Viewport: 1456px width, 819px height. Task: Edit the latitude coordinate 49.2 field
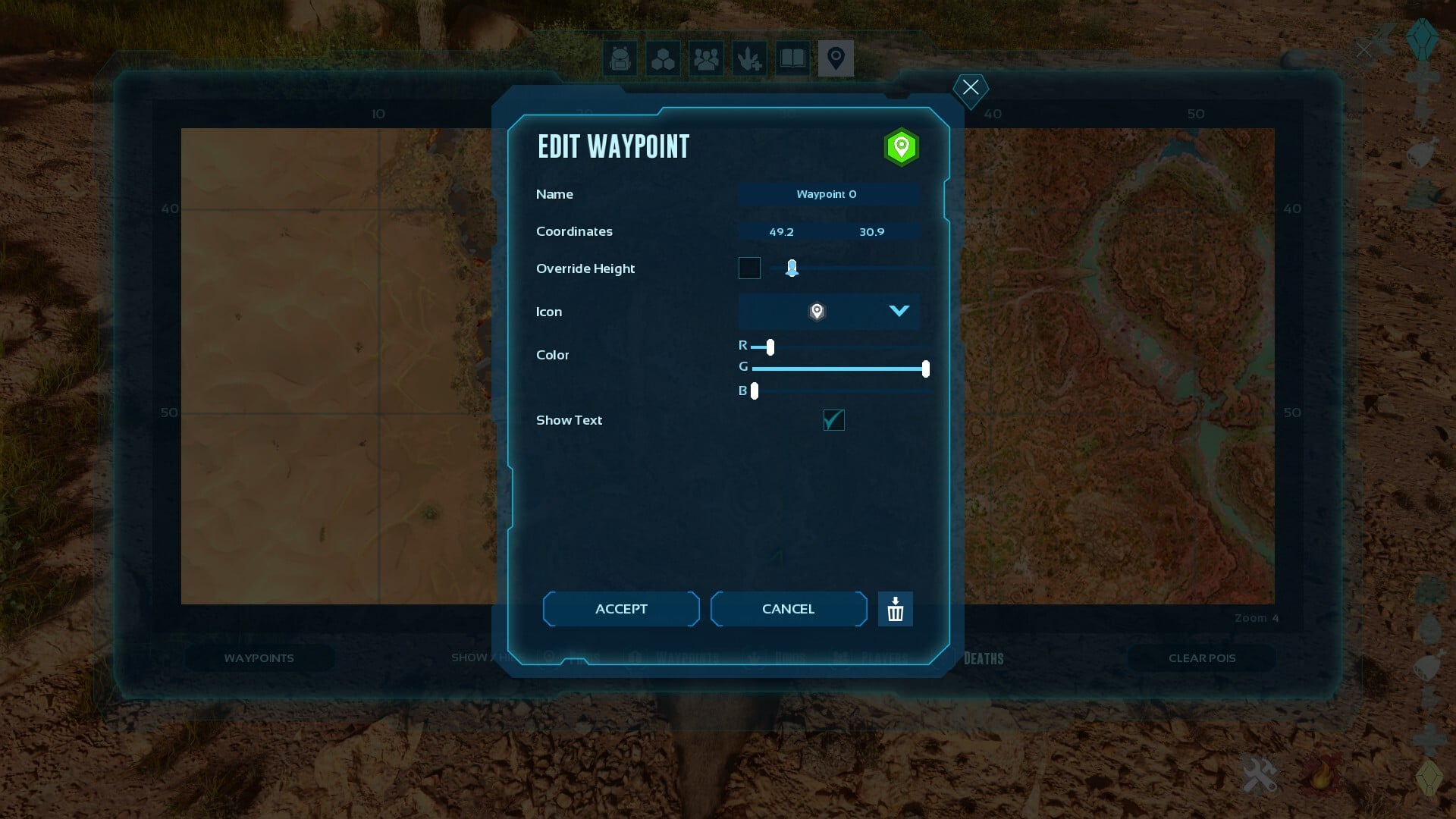pos(781,232)
